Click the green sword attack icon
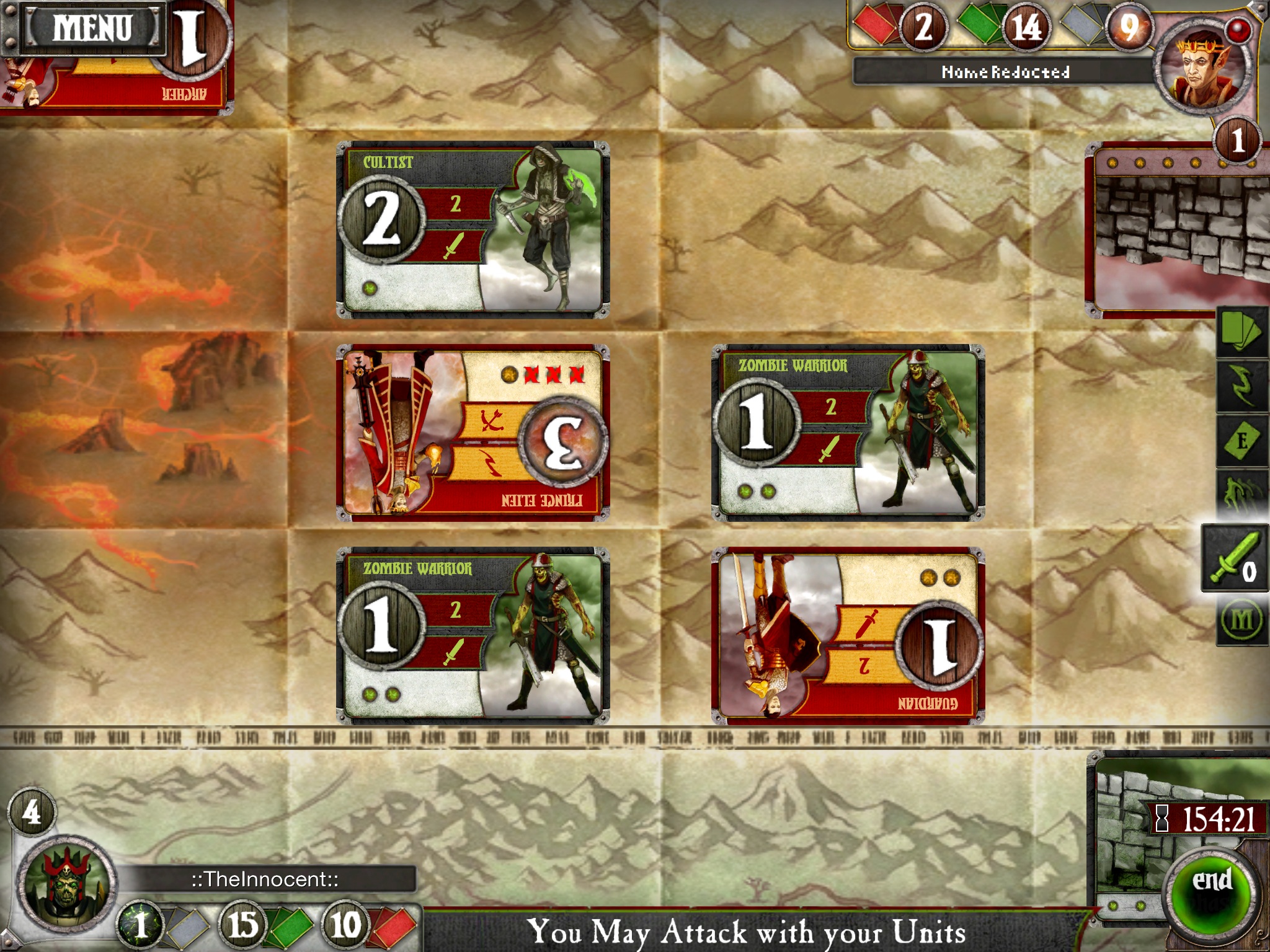Image resolution: width=1270 pixels, height=952 pixels. tap(1234, 558)
